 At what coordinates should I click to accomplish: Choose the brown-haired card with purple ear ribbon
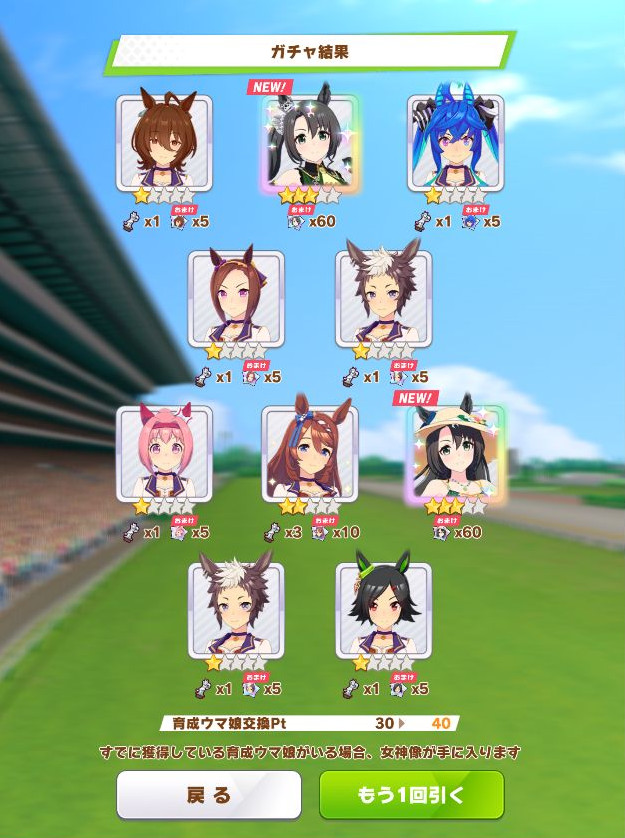(236, 298)
